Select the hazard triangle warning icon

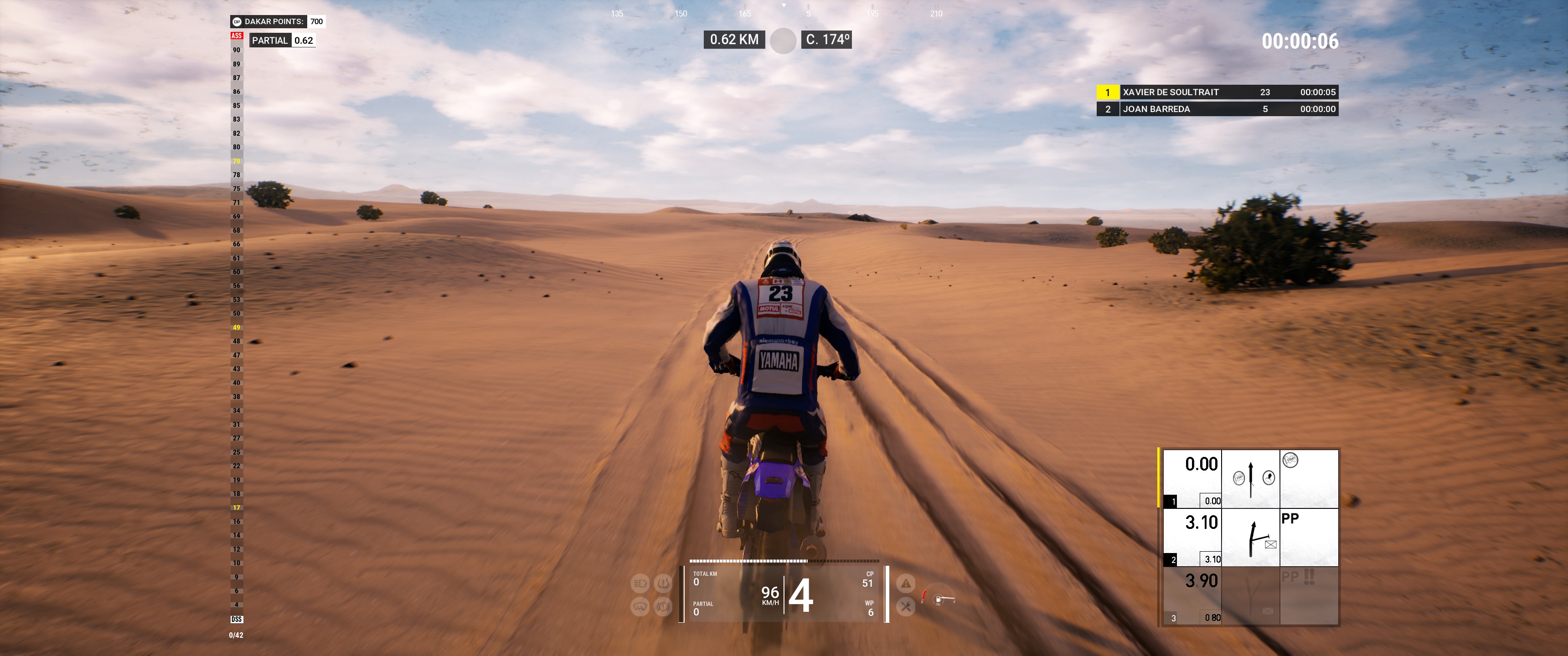pyautogui.click(x=906, y=584)
